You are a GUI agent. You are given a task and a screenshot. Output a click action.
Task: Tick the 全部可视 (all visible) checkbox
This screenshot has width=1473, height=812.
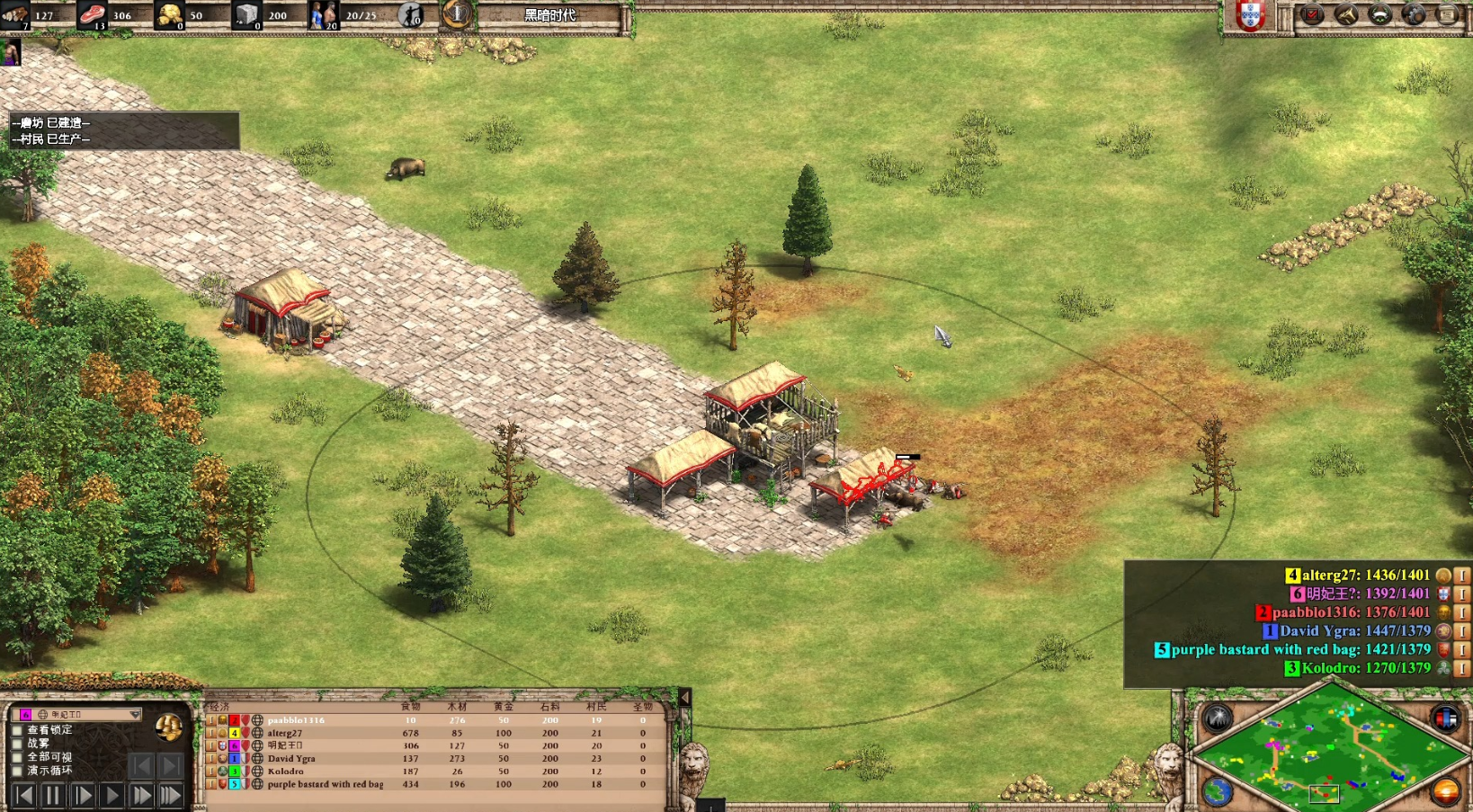[x=17, y=757]
